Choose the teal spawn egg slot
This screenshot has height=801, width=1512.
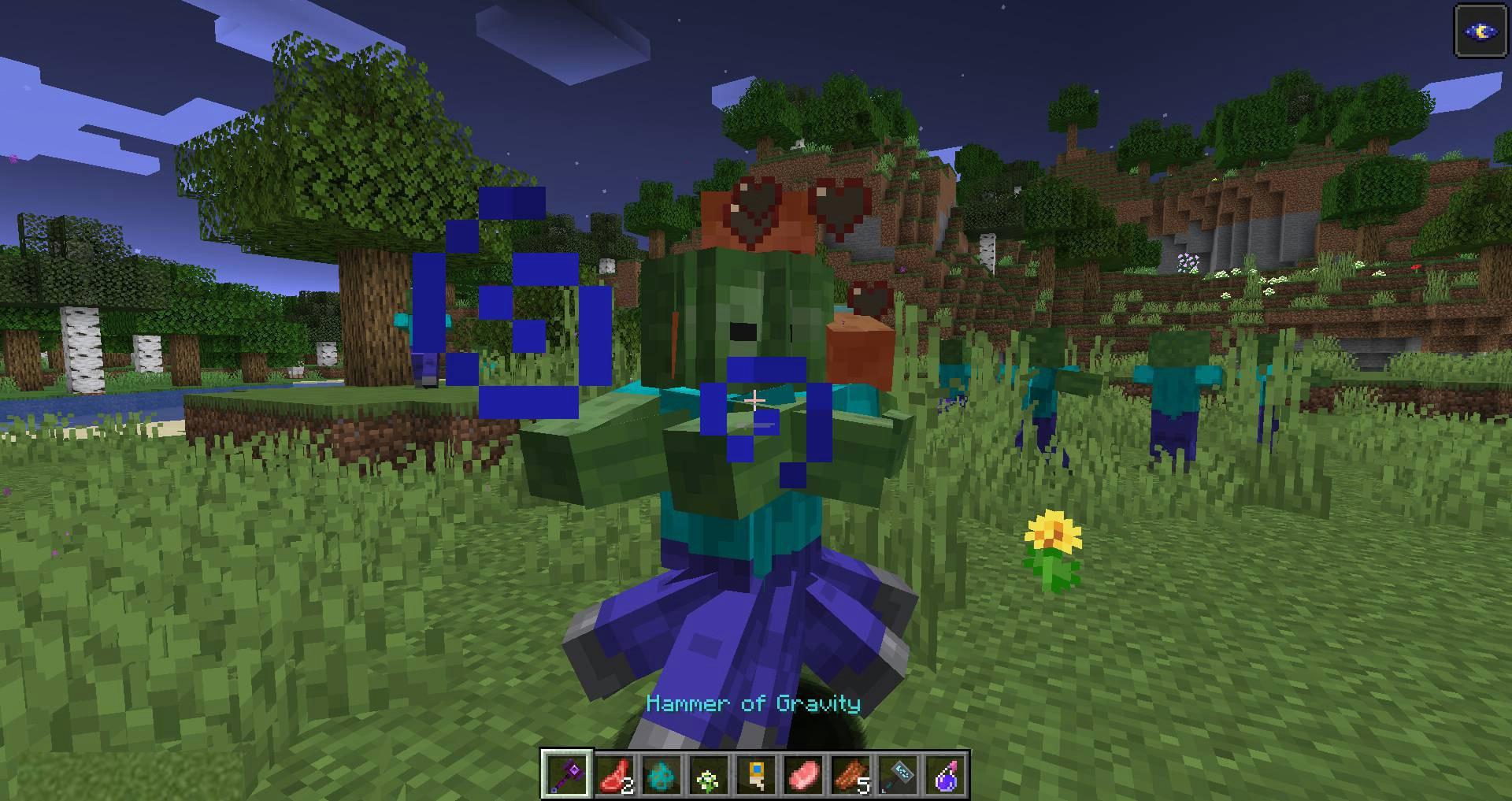pos(661,774)
